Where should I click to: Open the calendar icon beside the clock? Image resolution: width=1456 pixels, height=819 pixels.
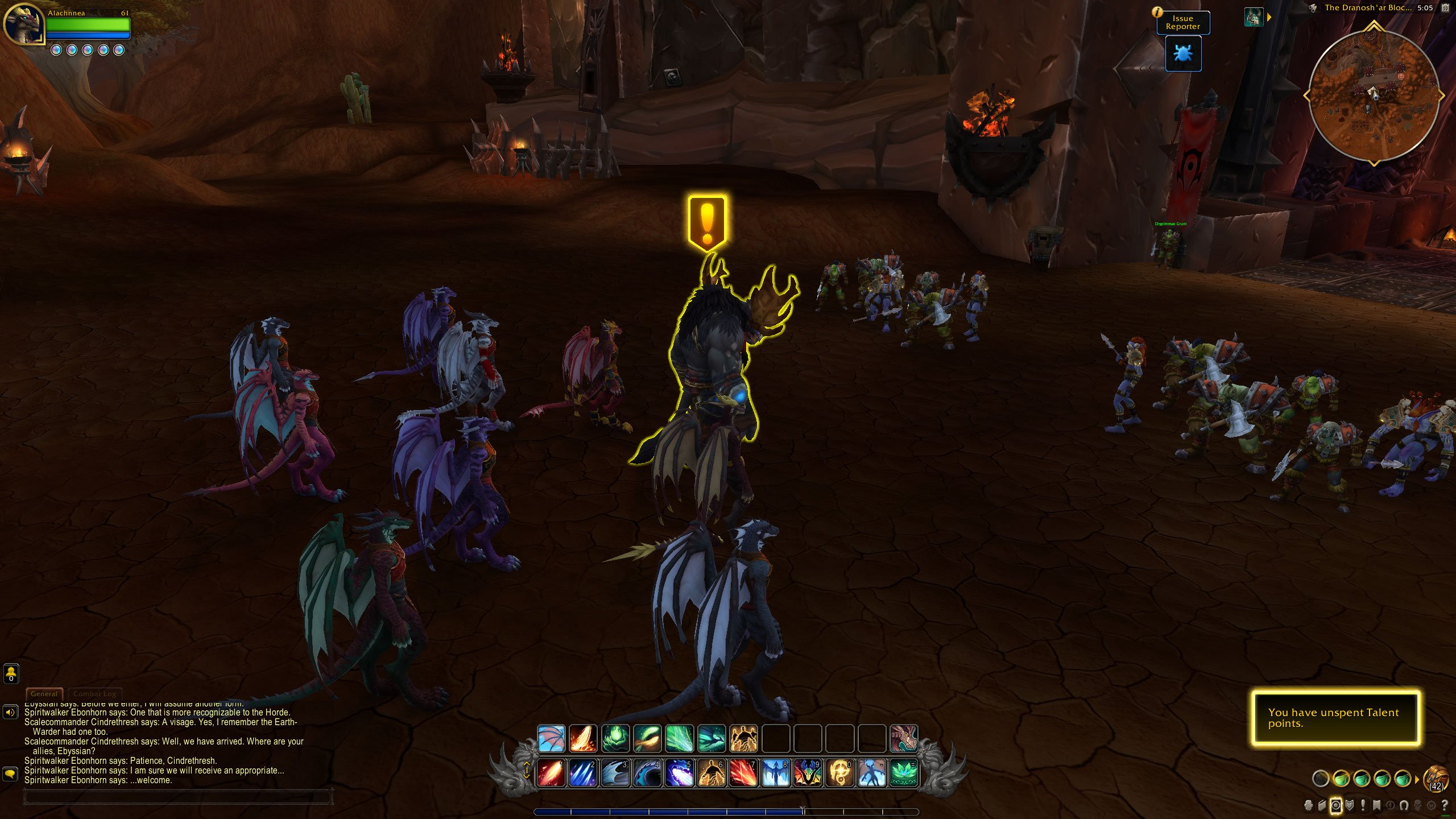tap(1445, 8)
